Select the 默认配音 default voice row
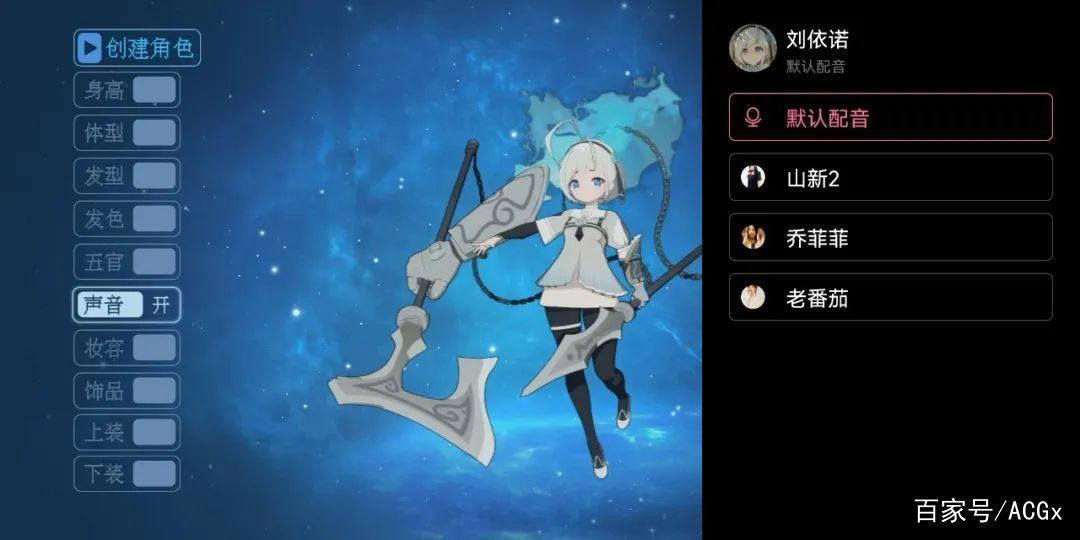This screenshot has height=540, width=1080. point(890,118)
